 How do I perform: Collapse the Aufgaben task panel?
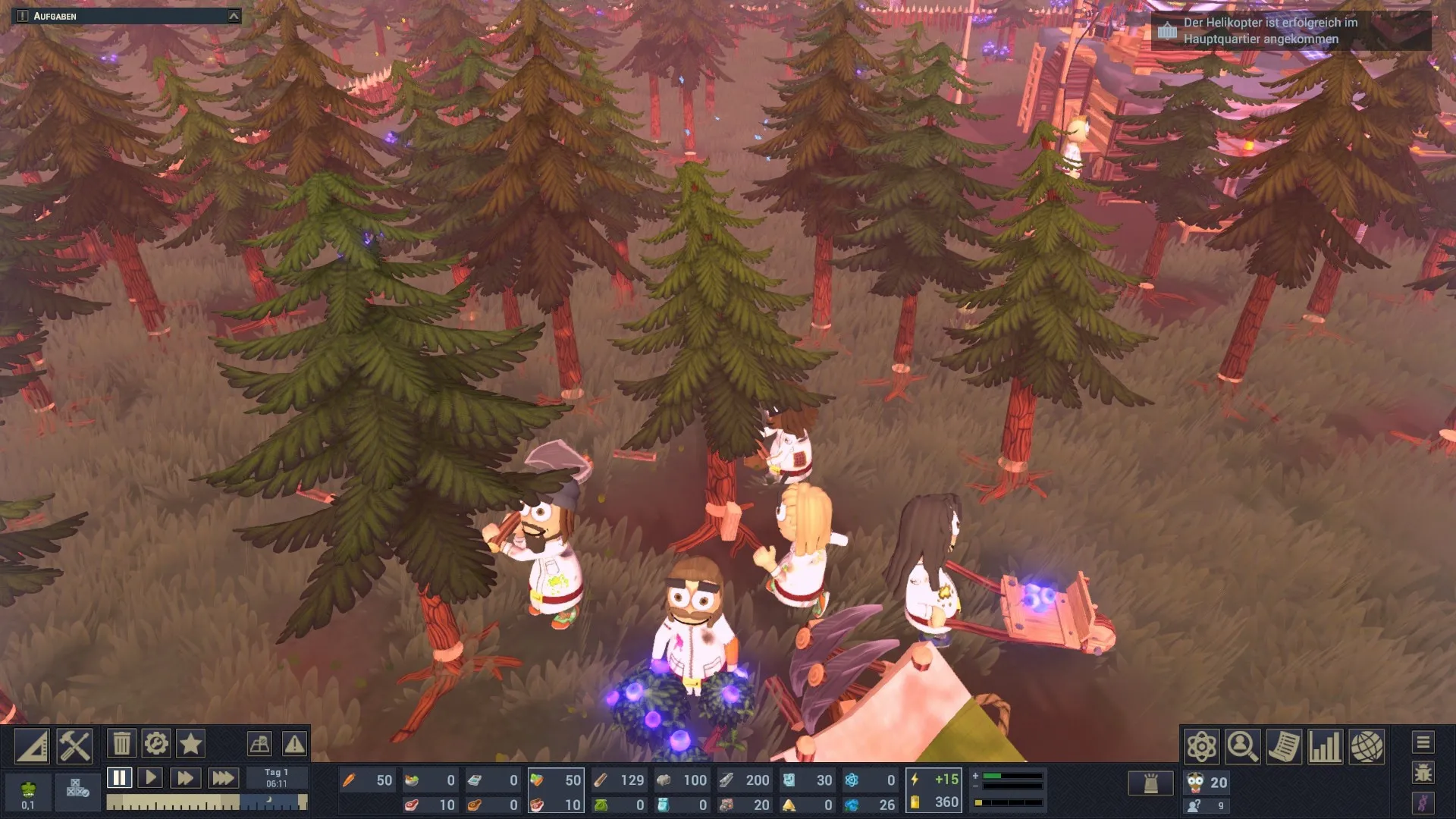click(x=234, y=16)
